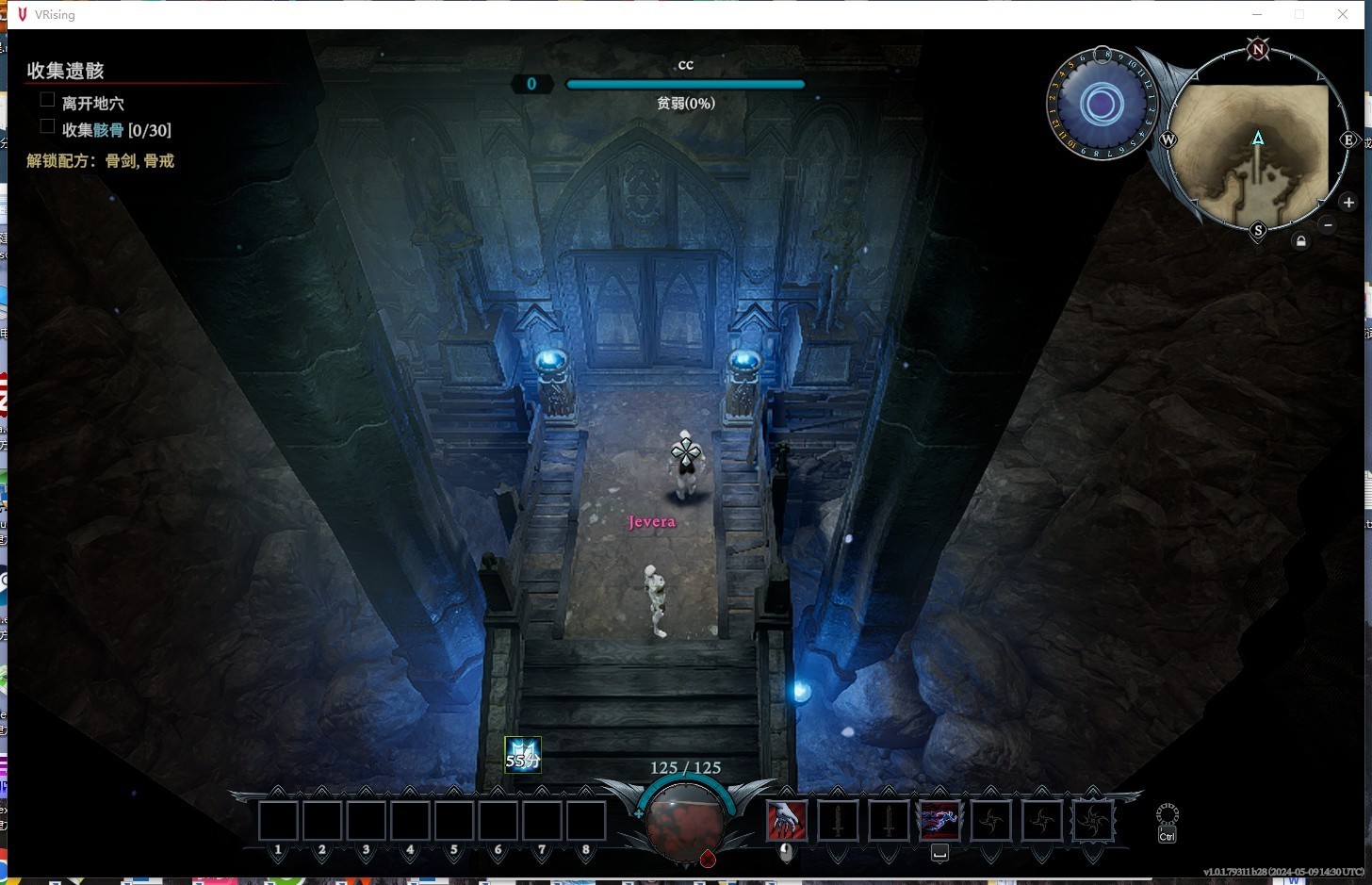Viewport: 1372px width, 885px height.
Task: Click the blue buff icon with timer
Action: pos(522,755)
